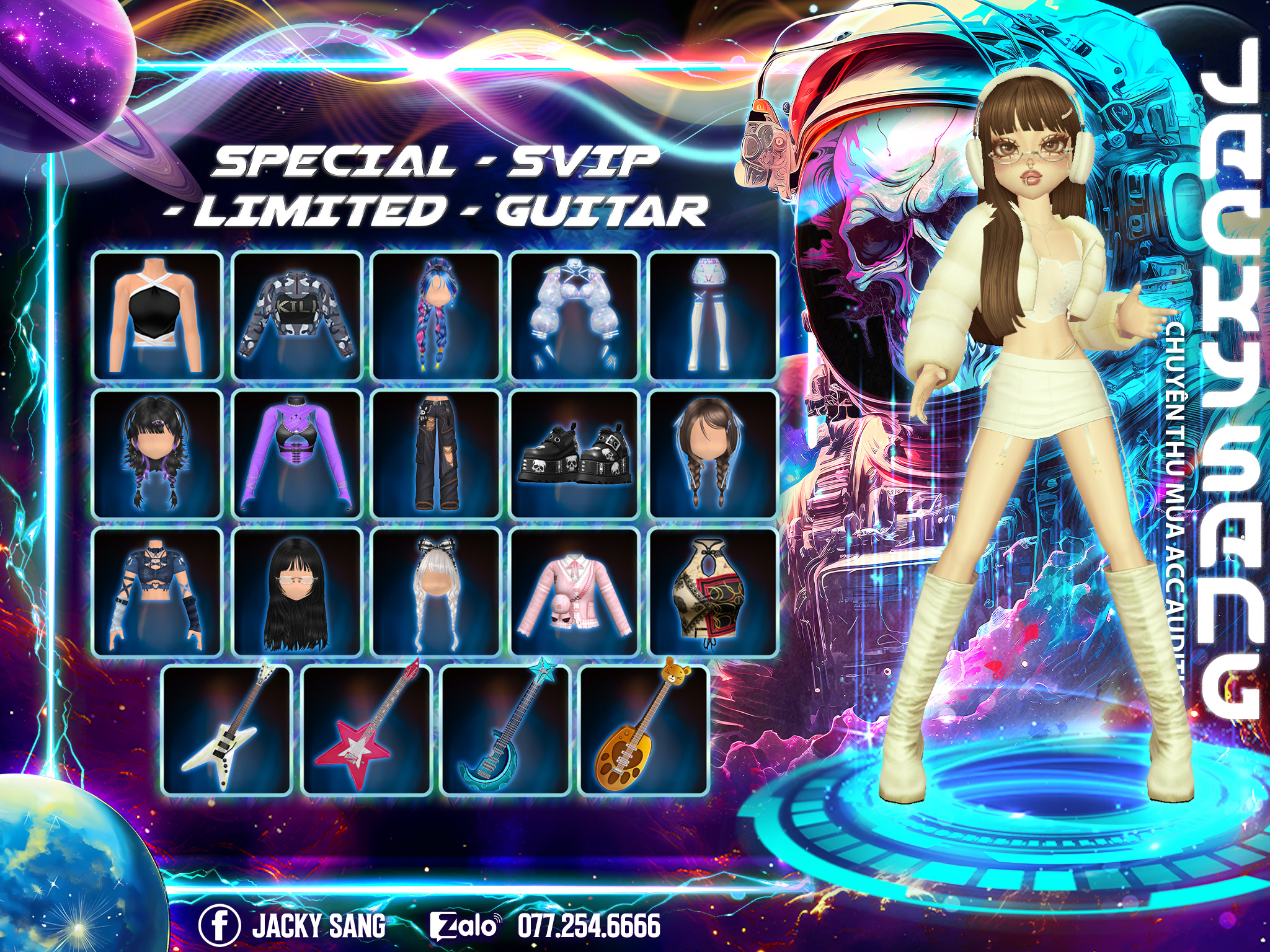Select the black ripped cargo pants
The height and width of the screenshot is (952, 1270).
[436, 454]
